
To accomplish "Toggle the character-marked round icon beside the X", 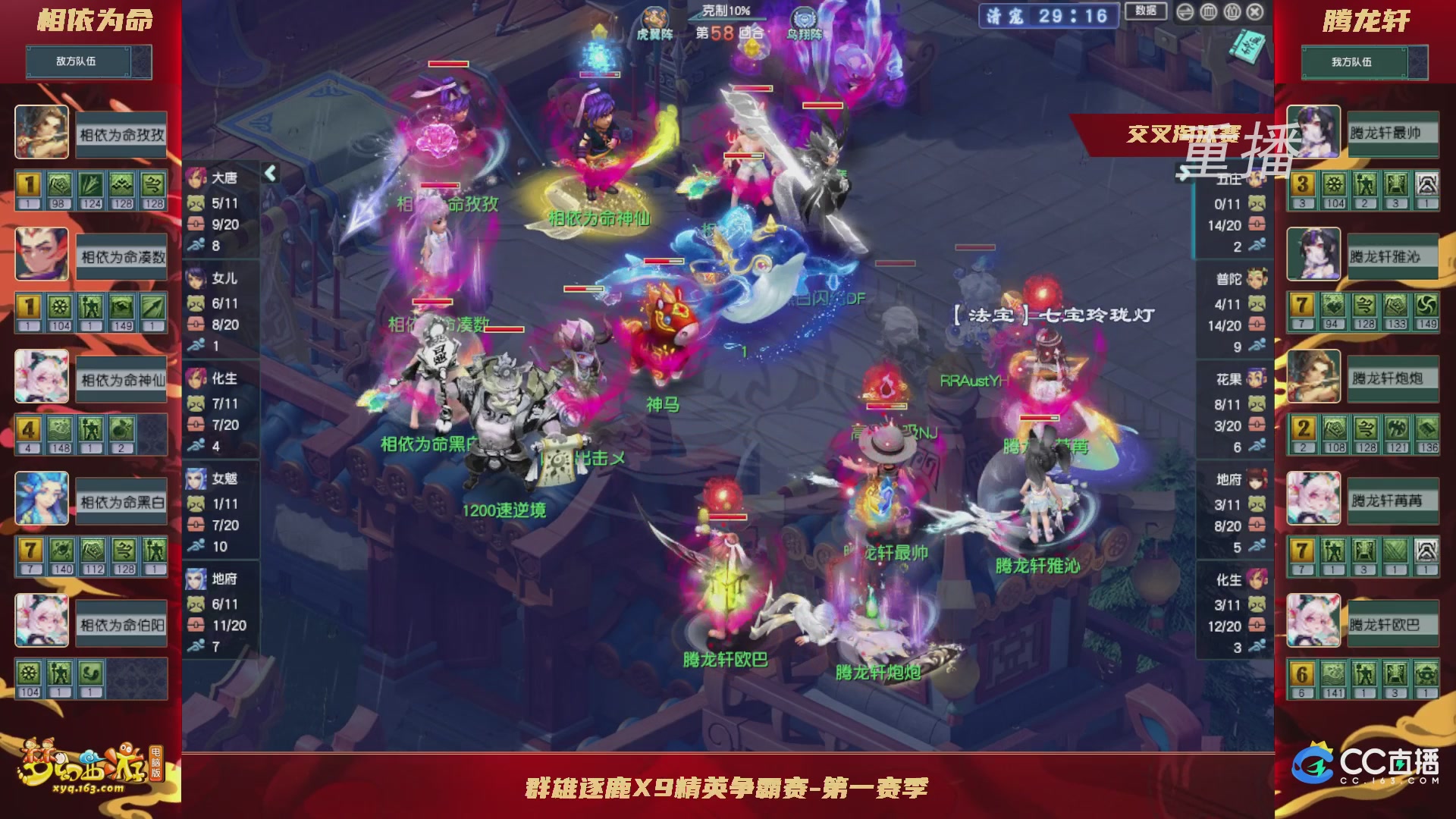I will point(1231,12).
